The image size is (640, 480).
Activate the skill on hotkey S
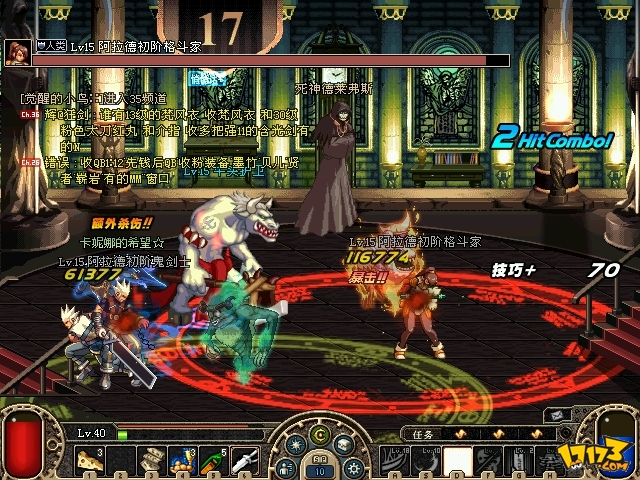coord(427,460)
